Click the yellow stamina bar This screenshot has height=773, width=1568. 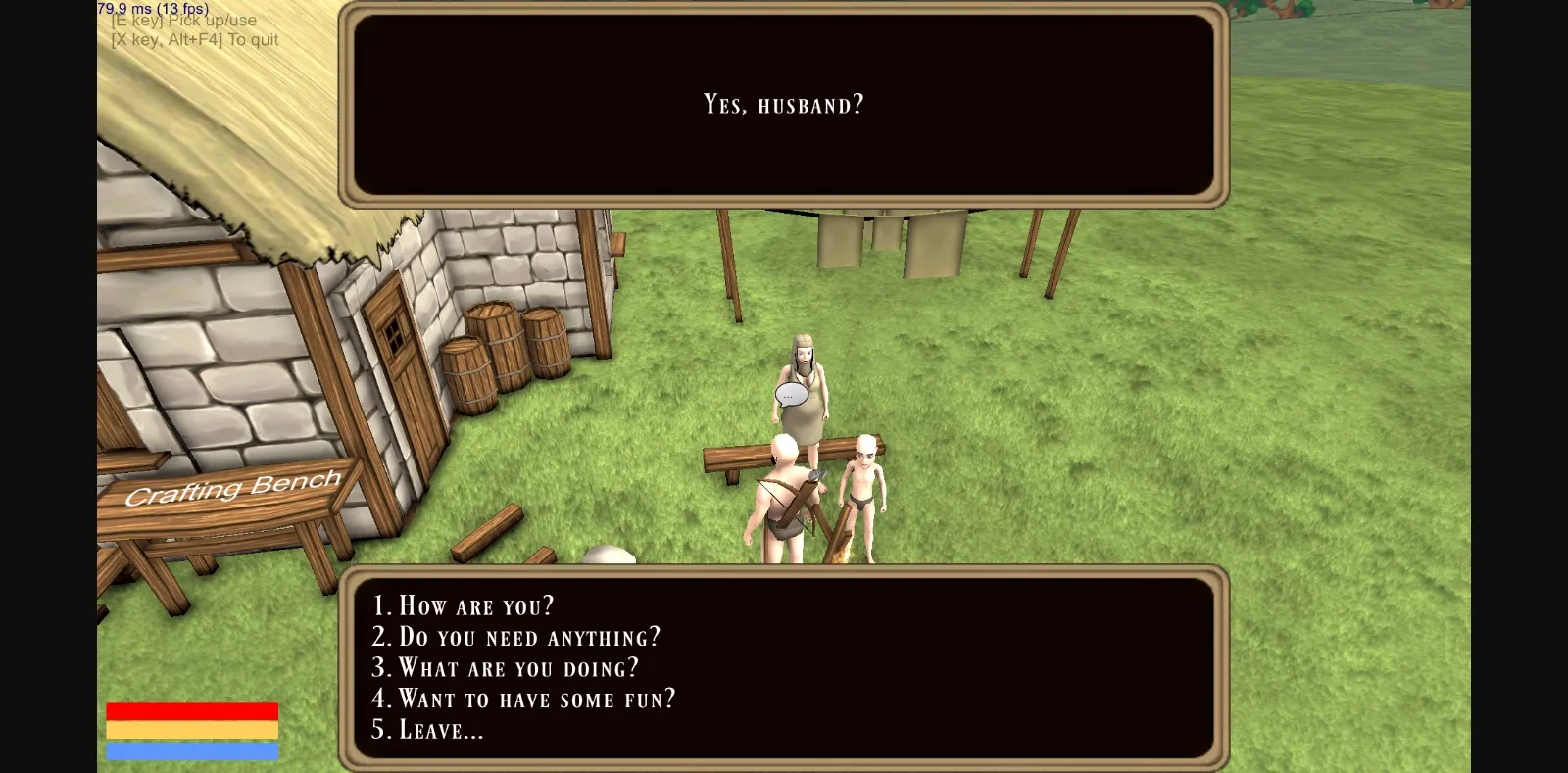[191, 729]
